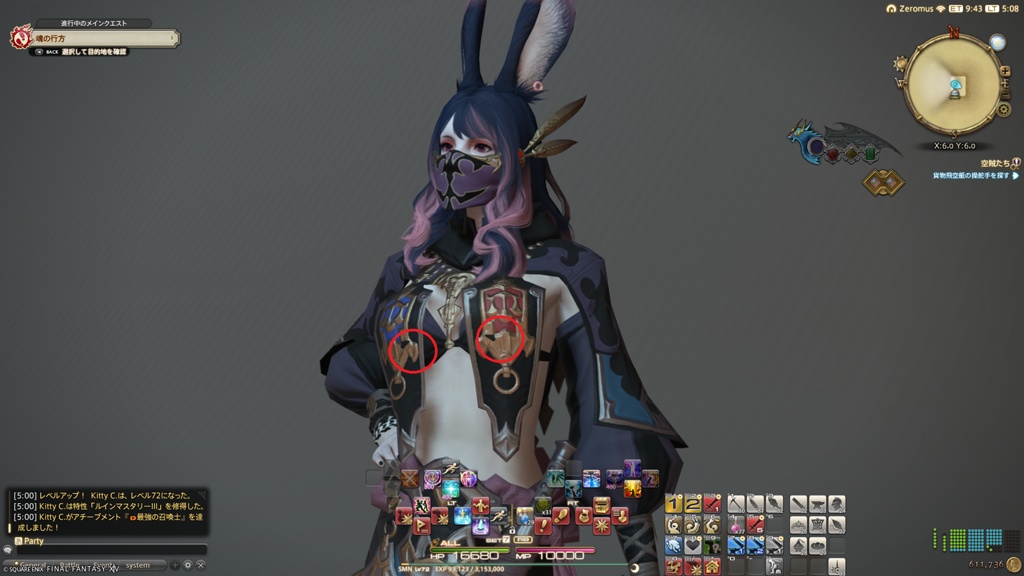Open chat log settings gear
The width and height of the screenshot is (1024, 576).
(187, 565)
